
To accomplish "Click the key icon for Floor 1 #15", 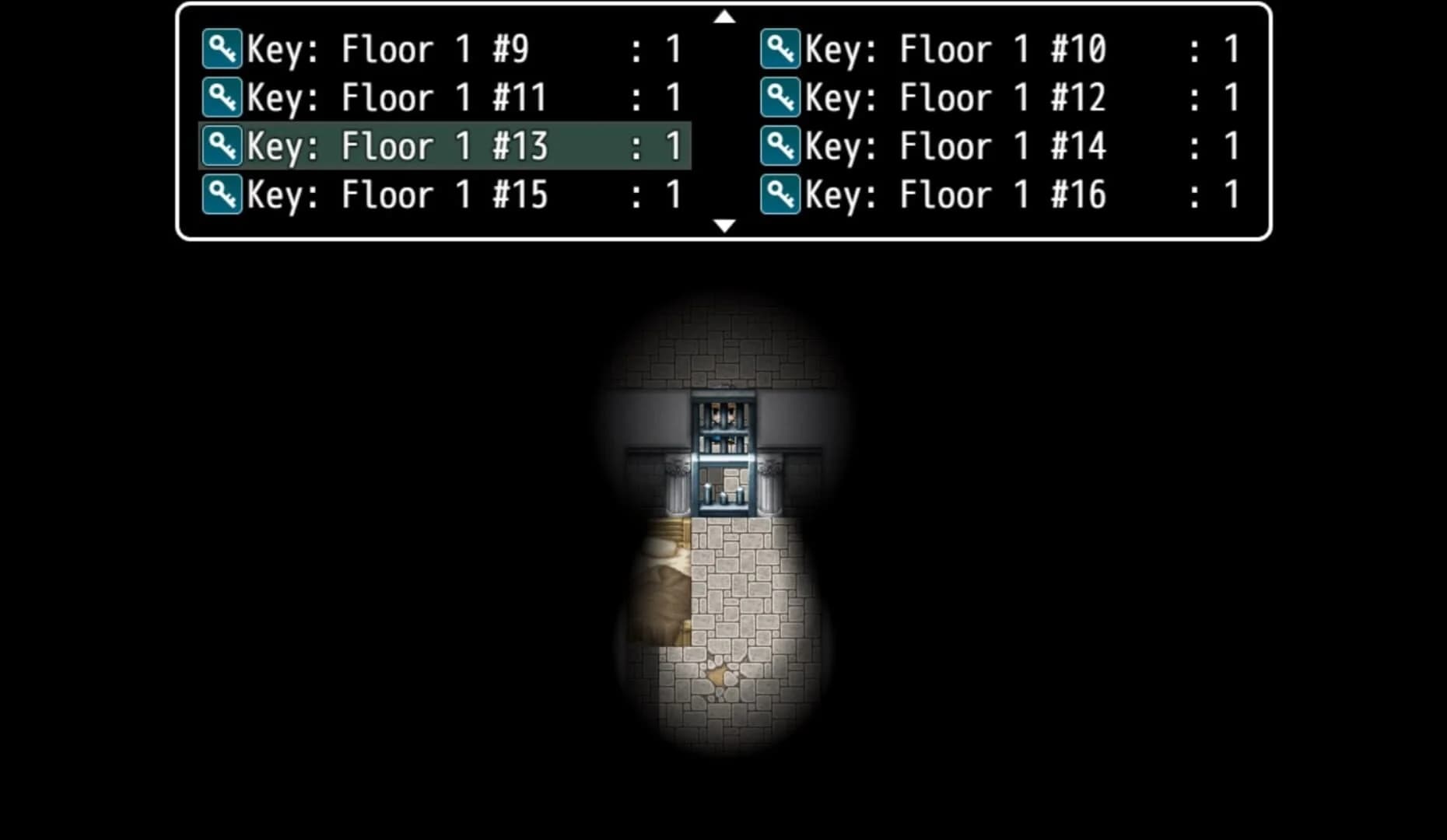I will tap(222, 194).
